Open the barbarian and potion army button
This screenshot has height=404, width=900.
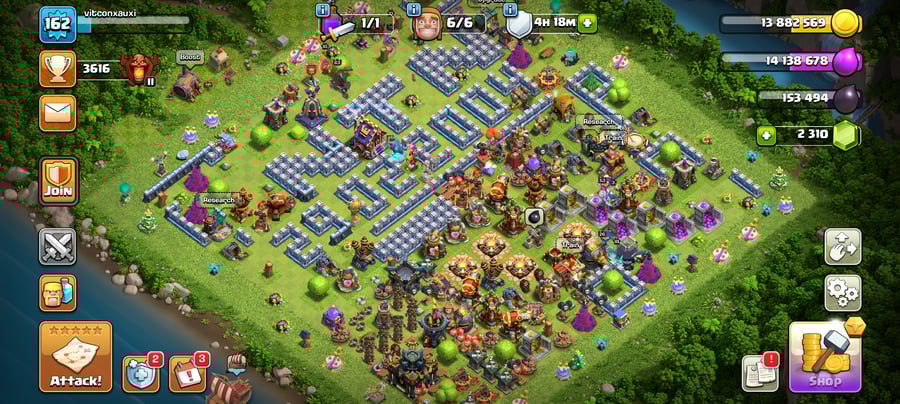[57, 293]
